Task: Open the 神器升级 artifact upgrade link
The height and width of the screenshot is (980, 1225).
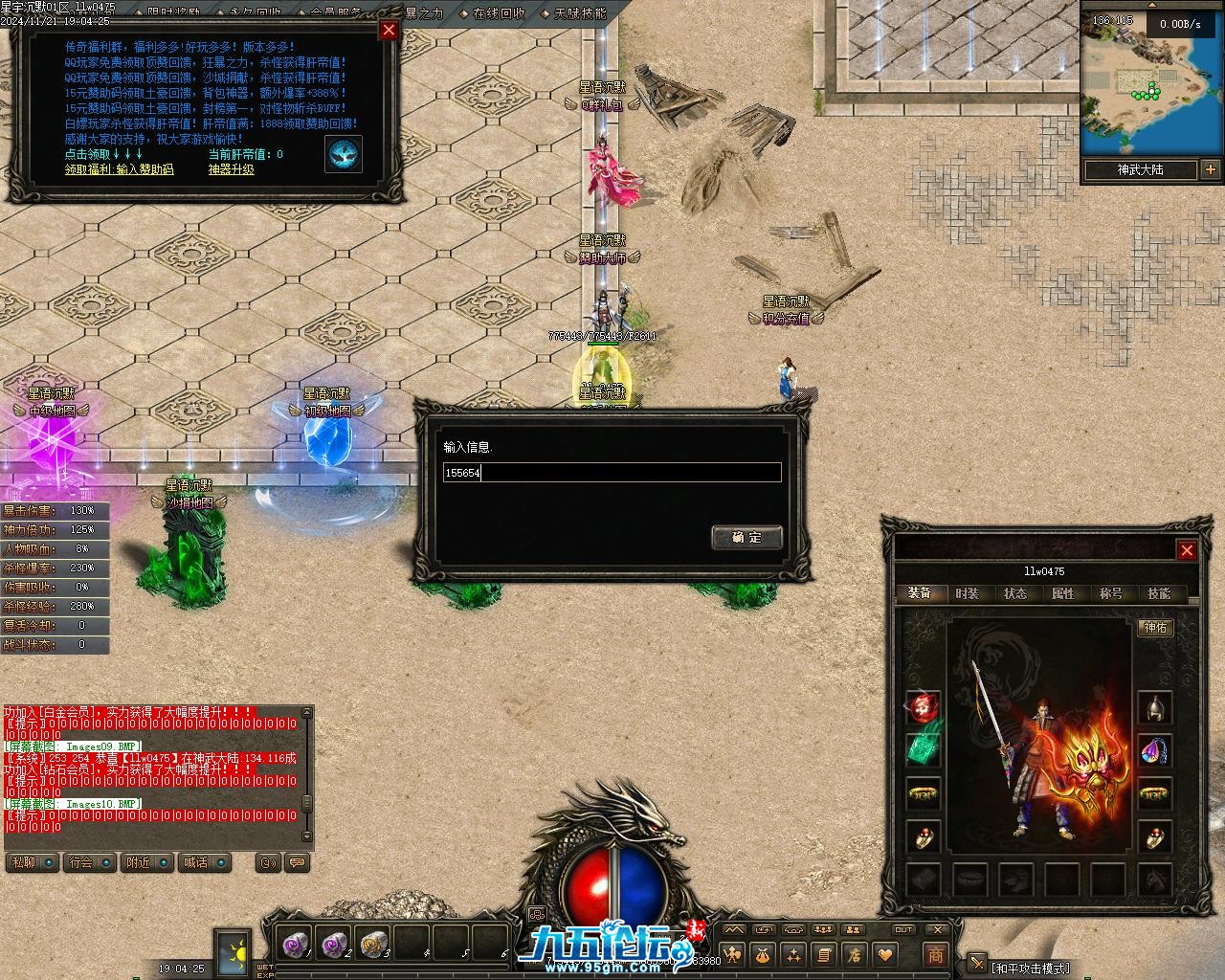Action: coord(232,169)
